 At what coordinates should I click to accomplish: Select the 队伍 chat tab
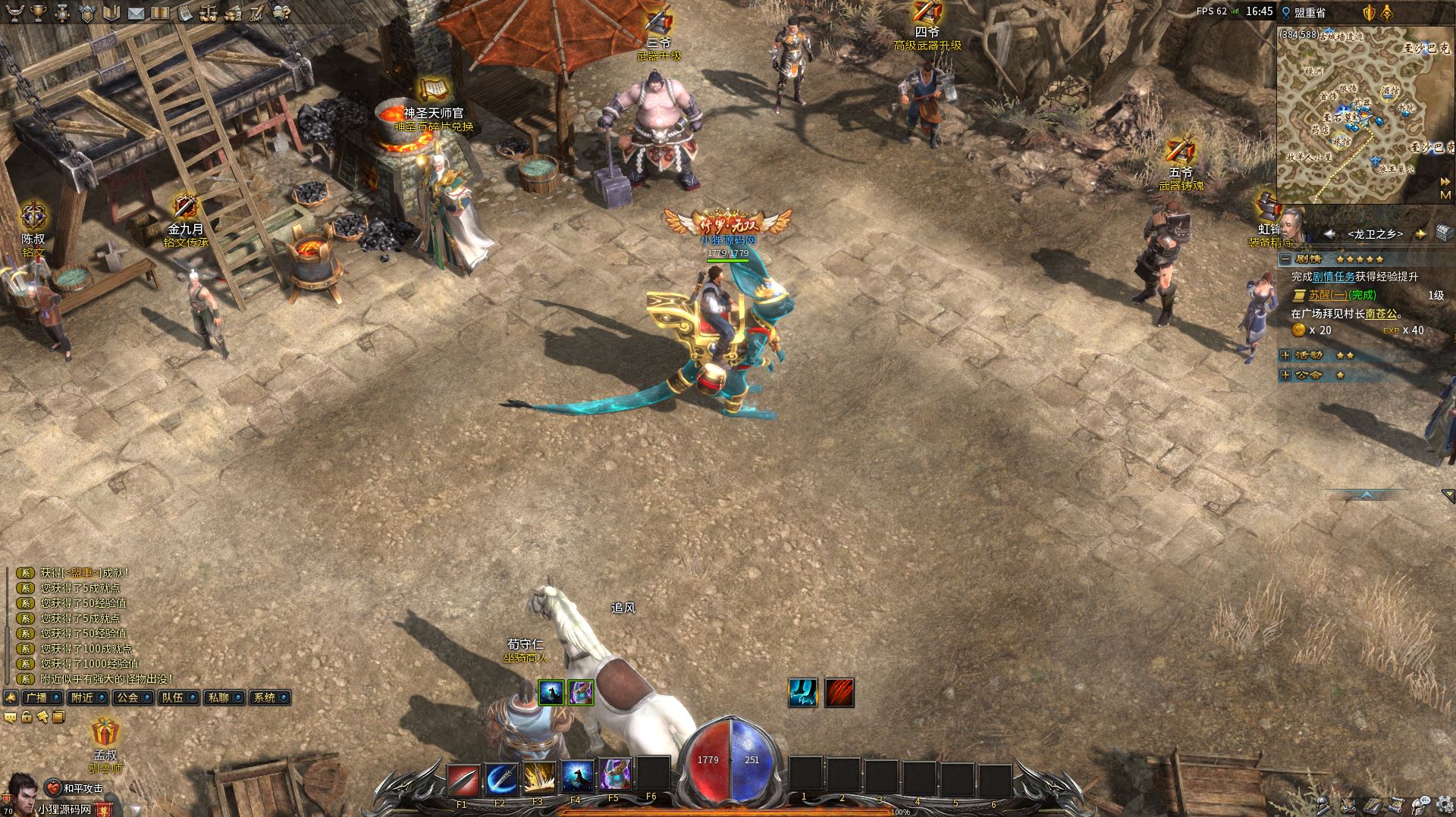[173, 697]
